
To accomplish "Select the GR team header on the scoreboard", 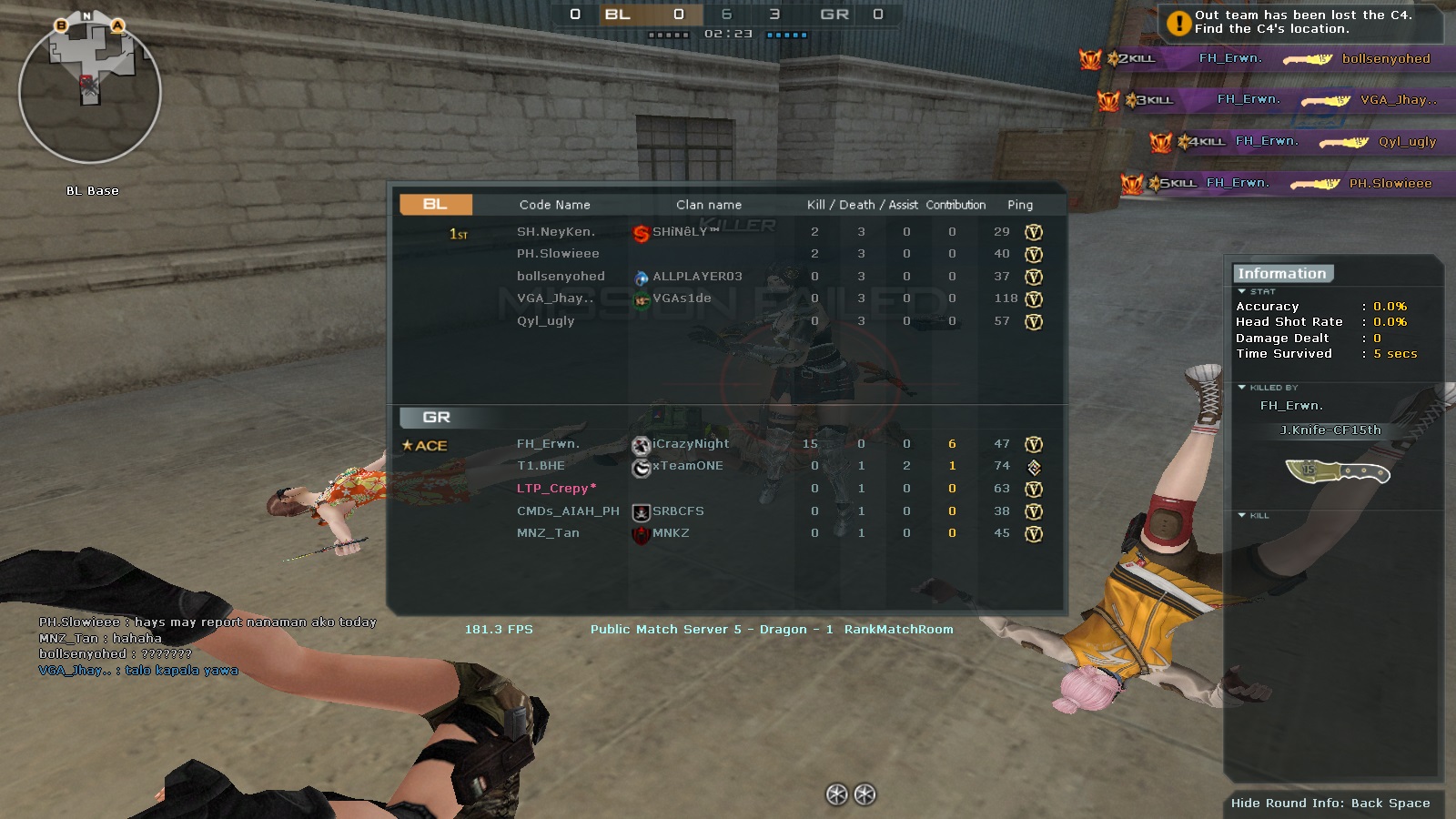I will (437, 417).
